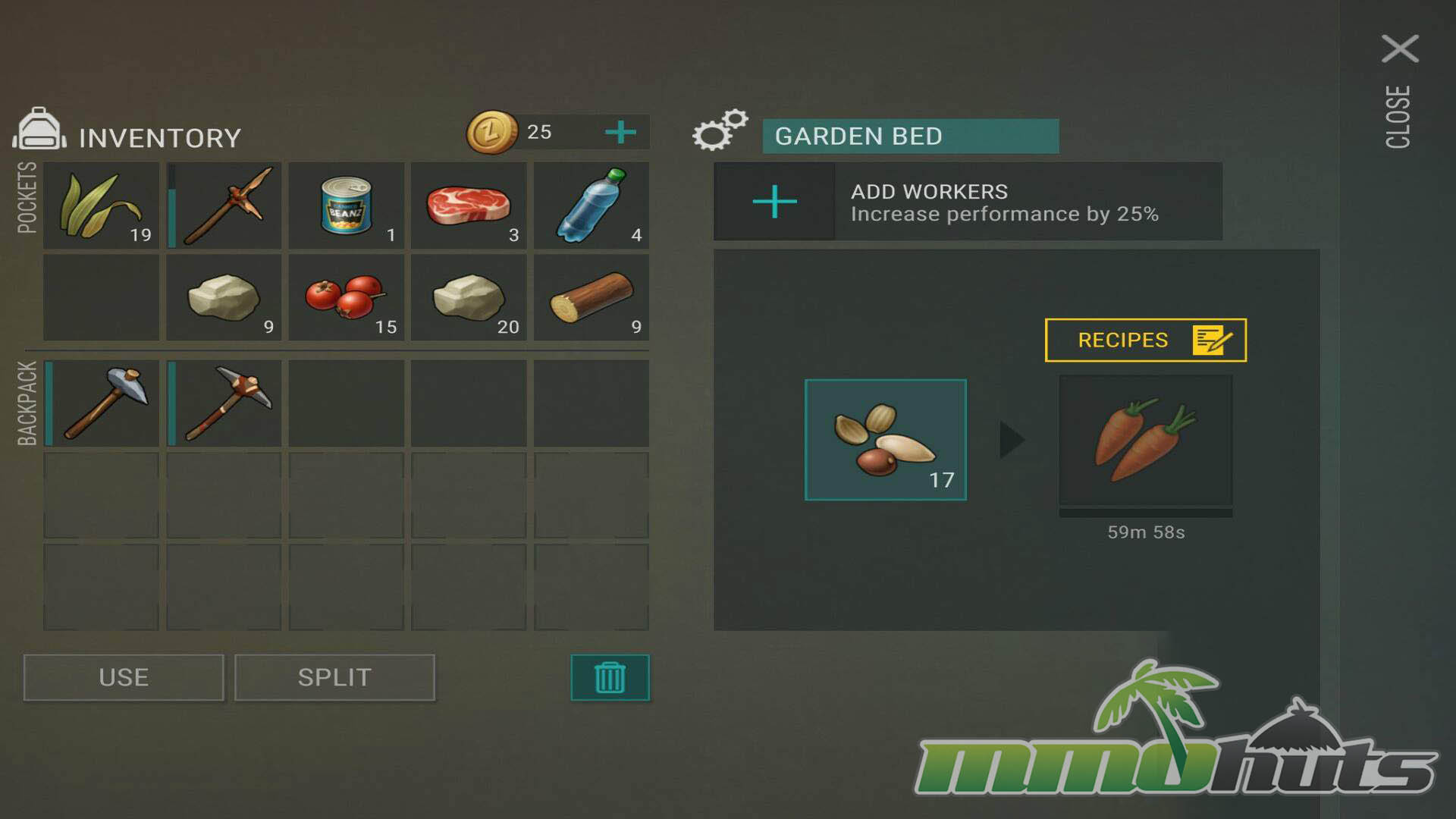Delete item with the trash can button
Image resolution: width=1456 pixels, height=819 pixels.
[610, 677]
